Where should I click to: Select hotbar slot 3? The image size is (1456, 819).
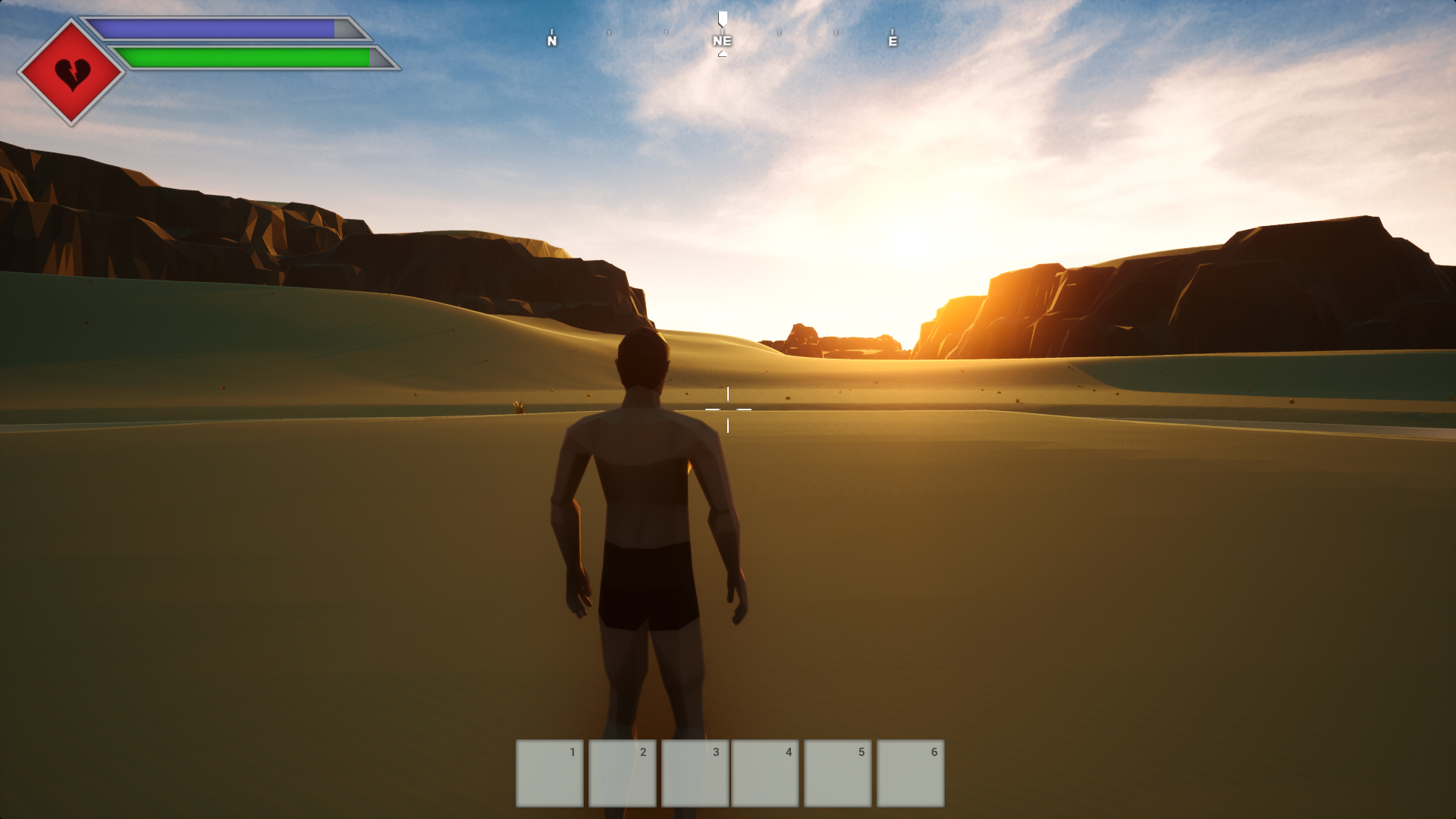(x=694, y=772)
